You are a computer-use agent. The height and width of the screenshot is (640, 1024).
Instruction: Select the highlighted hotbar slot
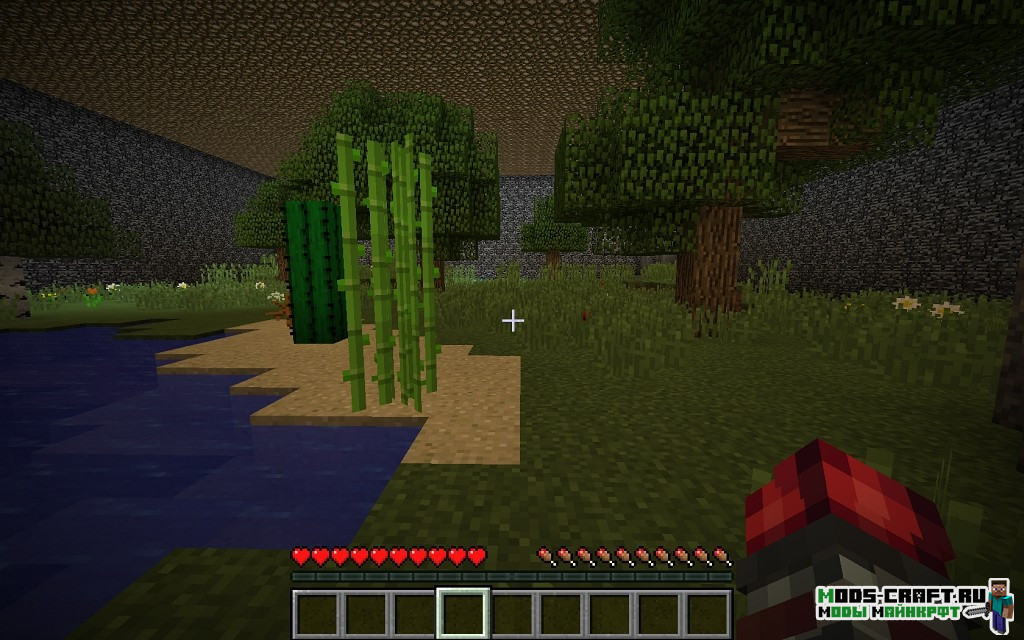(463, 613)
